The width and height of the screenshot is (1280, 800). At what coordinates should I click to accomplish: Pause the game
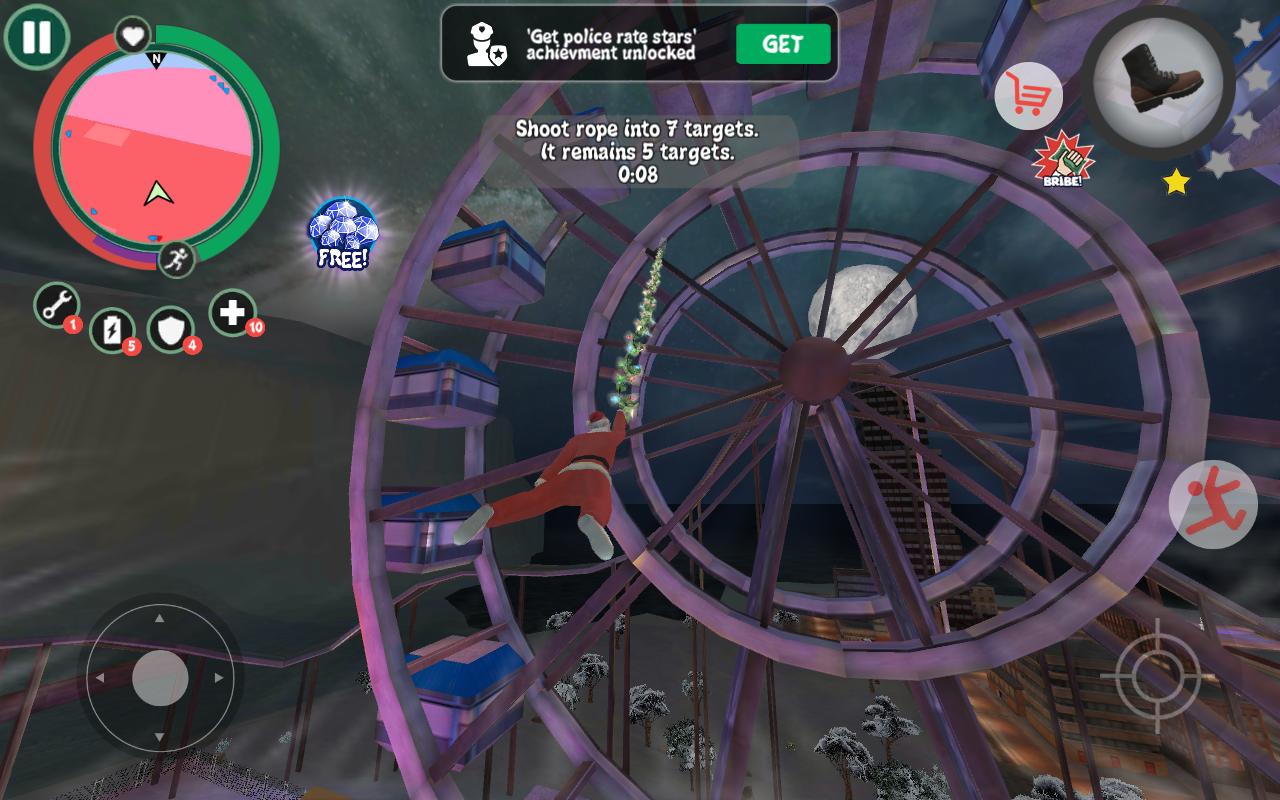(x=36, y=37)
